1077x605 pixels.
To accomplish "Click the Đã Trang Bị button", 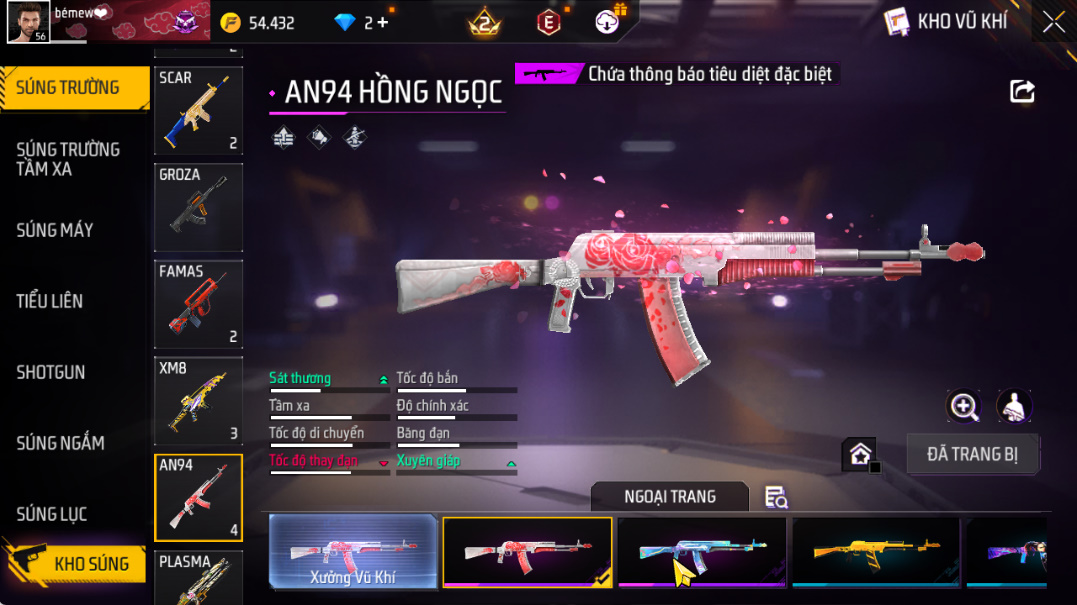I will [x=972, y=455].
